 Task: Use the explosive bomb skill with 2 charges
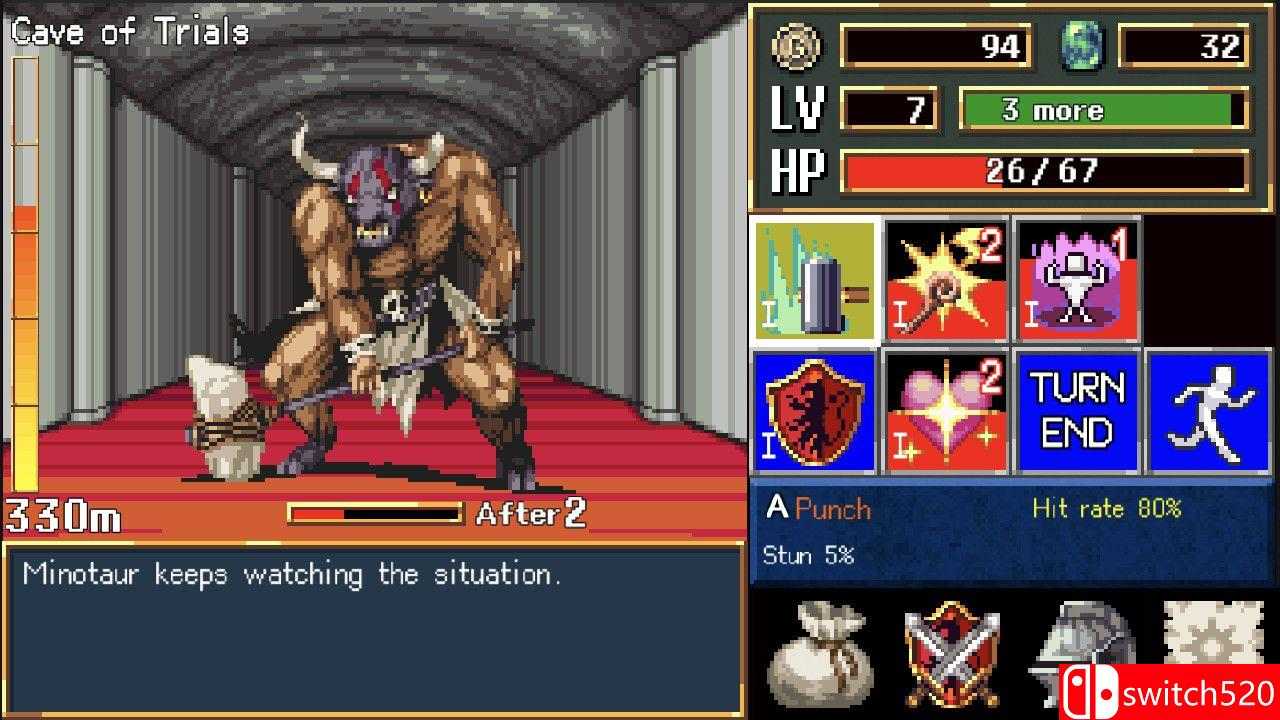pyautogui.click(x=945, y=278)
